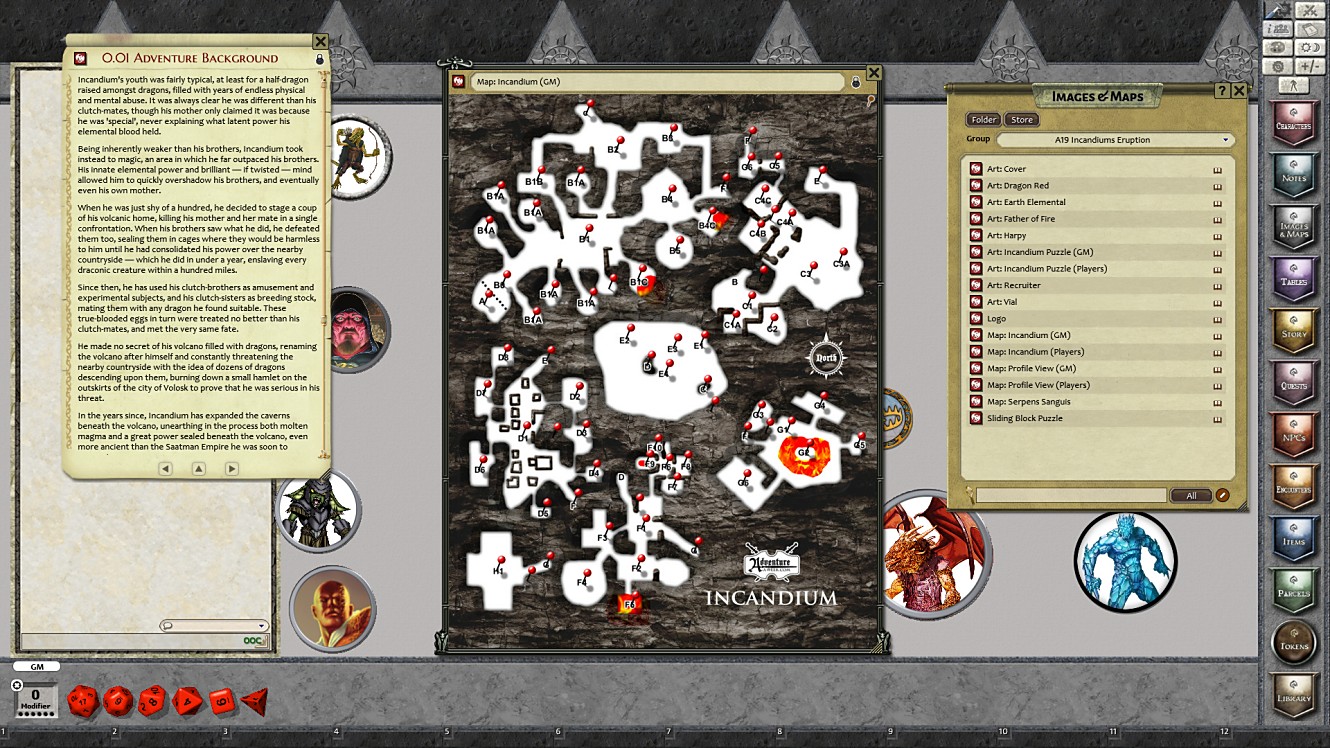The width and height of the screenshot is (1330, 748).
Task: Open the All filter dropdown in Images panel
Action: pyautogui.click(x=1191, y=494)
